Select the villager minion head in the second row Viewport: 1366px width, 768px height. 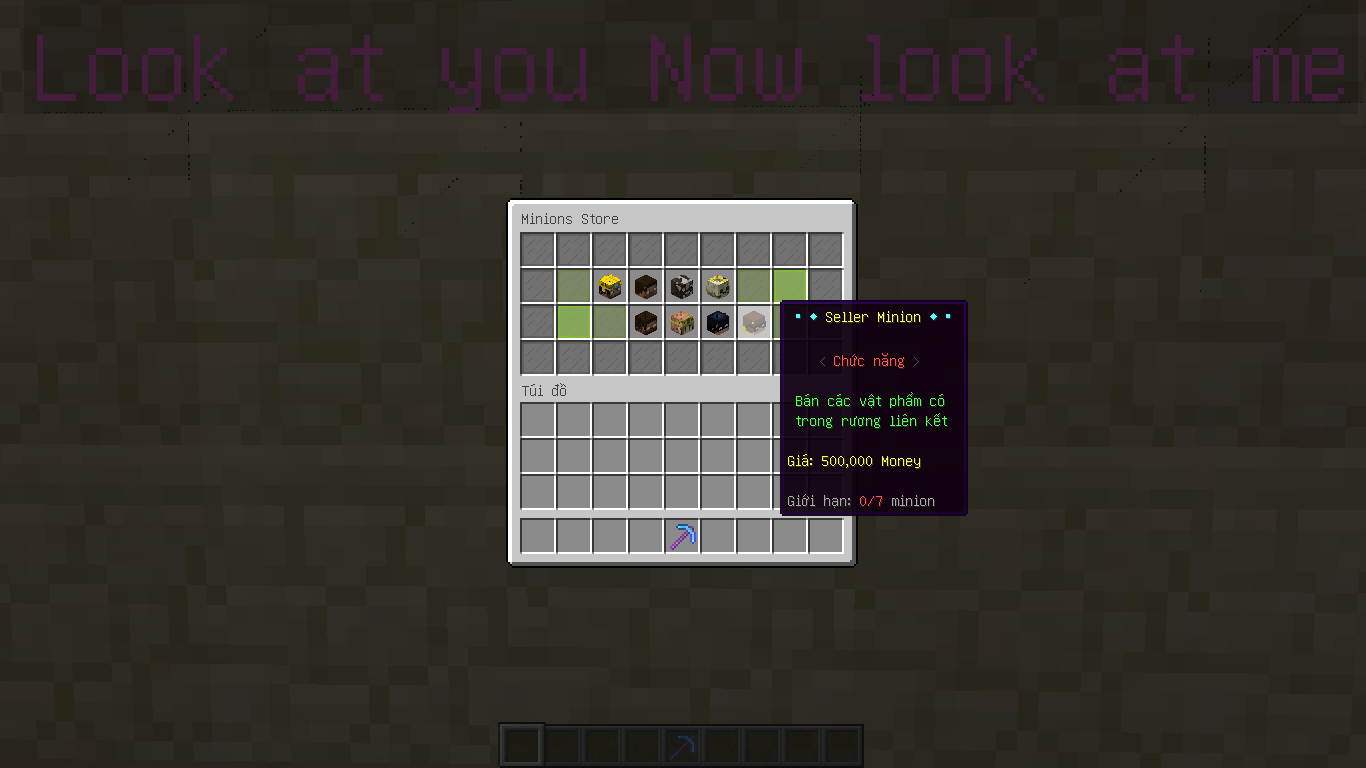point(645,286)
